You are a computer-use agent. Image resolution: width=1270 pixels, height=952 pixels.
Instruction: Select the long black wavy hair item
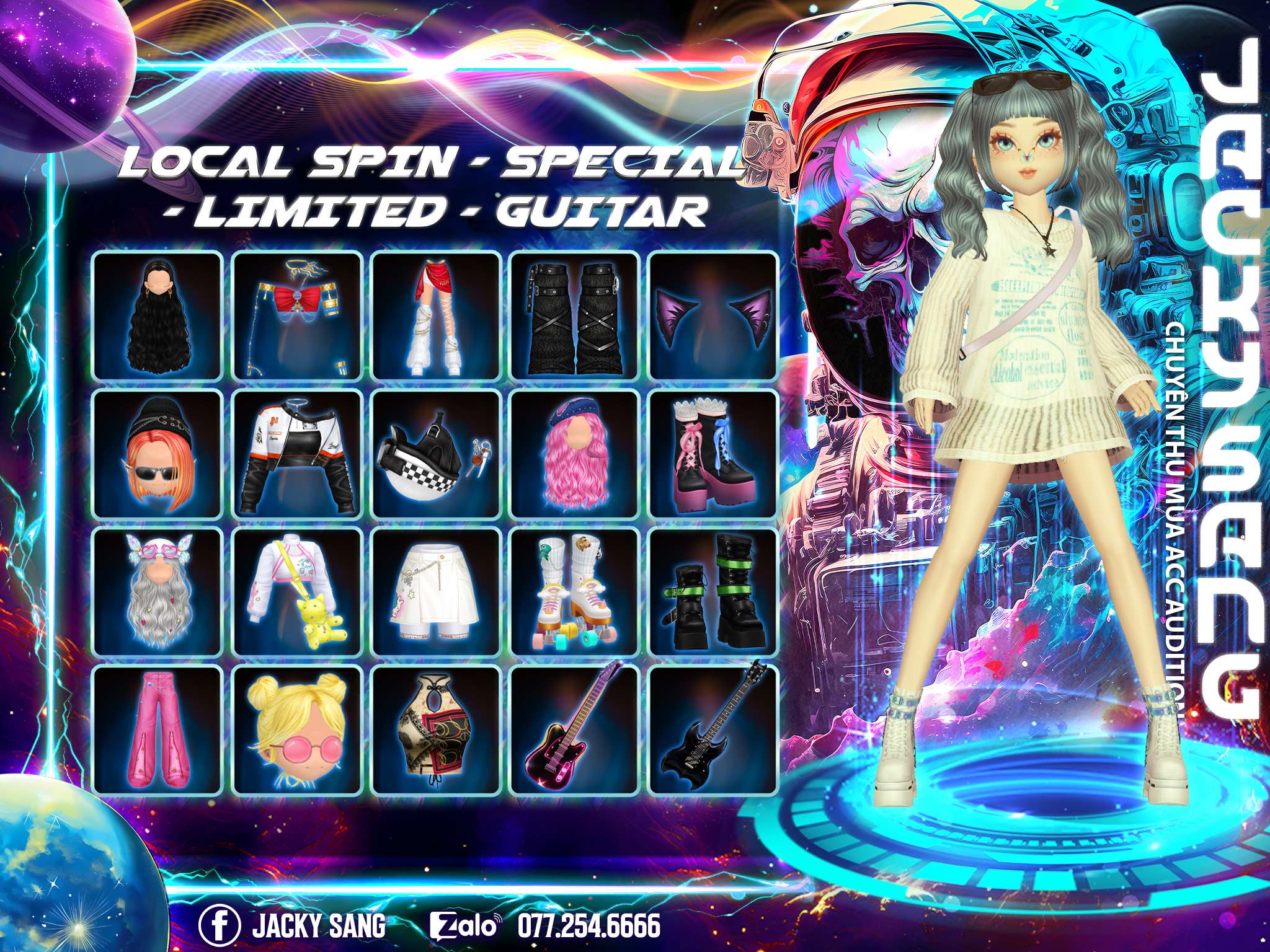[x=158, y=316]
